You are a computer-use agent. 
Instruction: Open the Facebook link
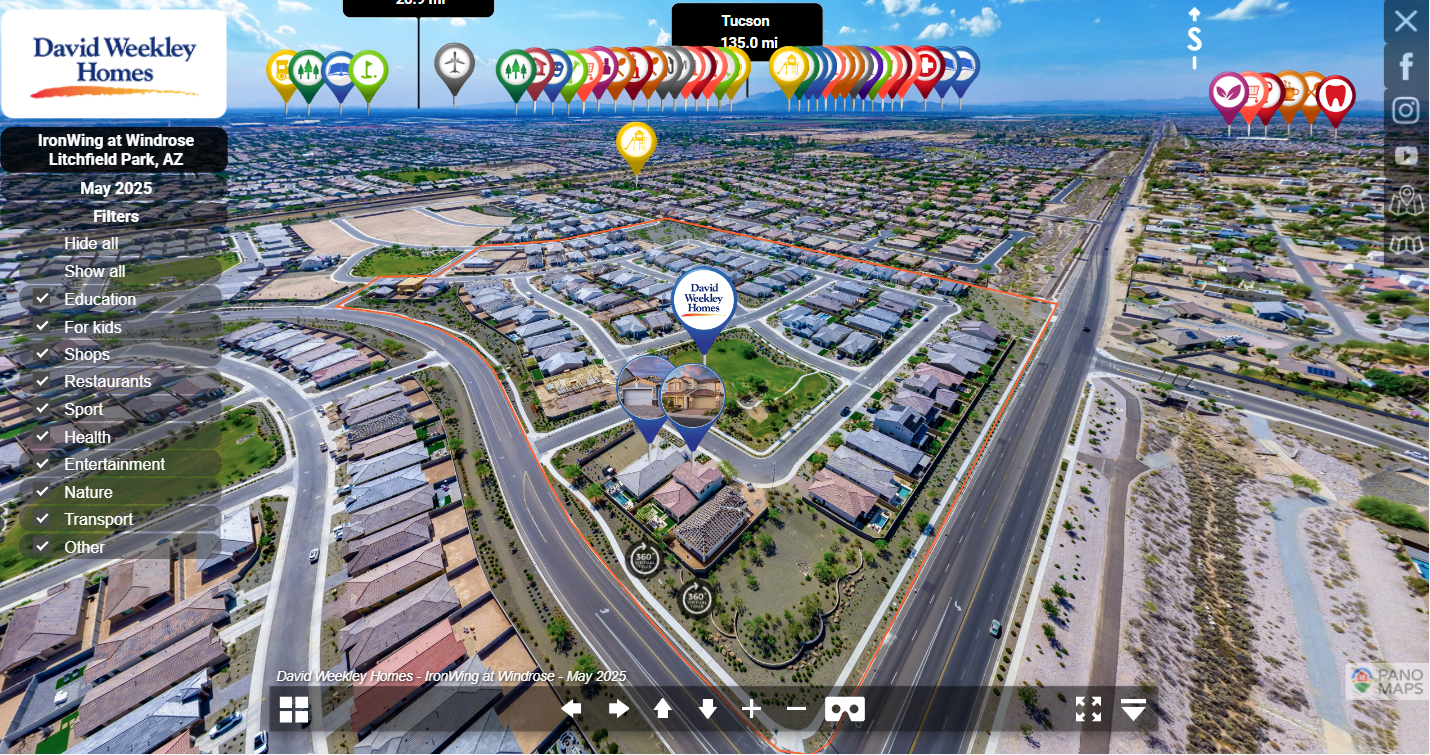pyautogui.click(x=1406, y=66)
